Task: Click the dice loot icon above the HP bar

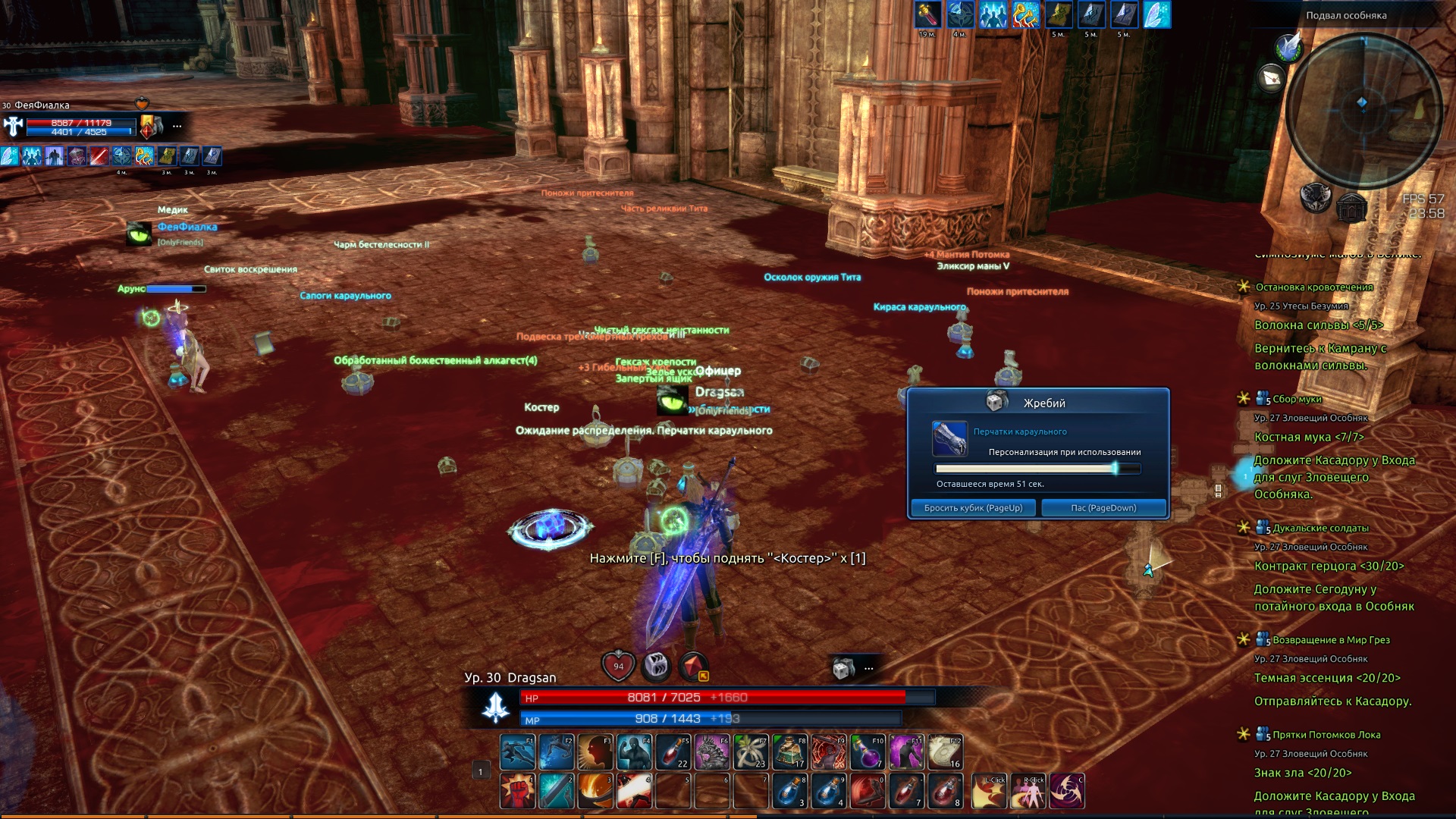Action: point(843,669)
